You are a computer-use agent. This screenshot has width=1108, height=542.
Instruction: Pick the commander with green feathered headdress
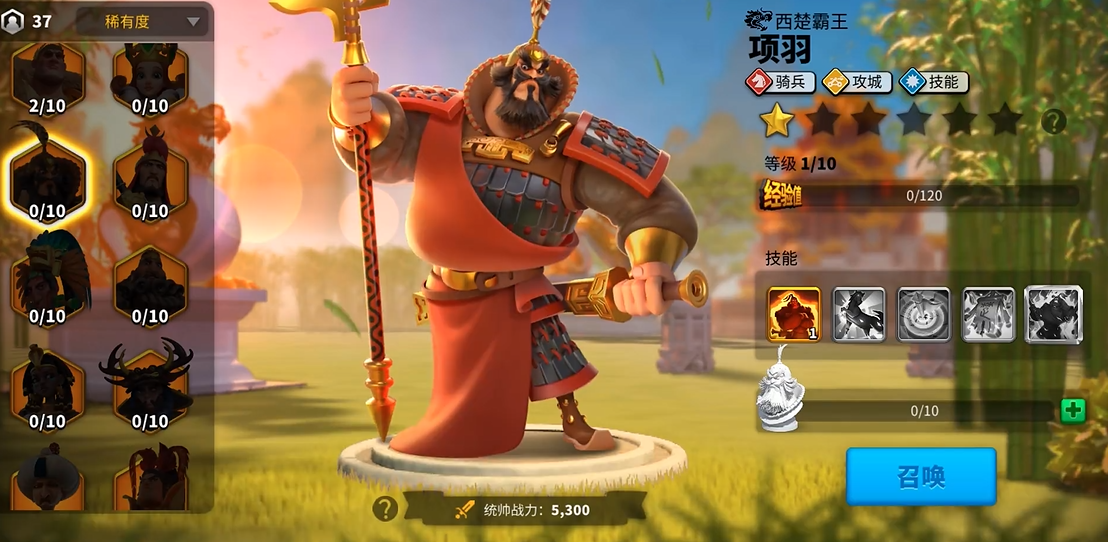47,282
